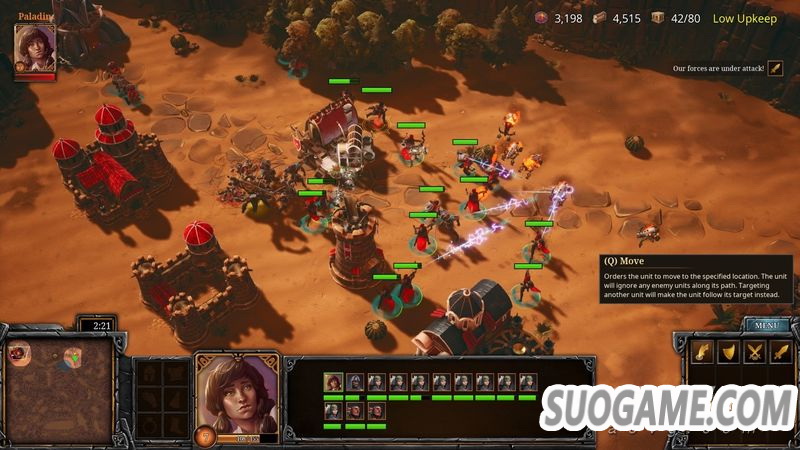The height and width of the screenshot is (450, 800).
Task: Click the large Paladin portrait
Action: [236, 395]
